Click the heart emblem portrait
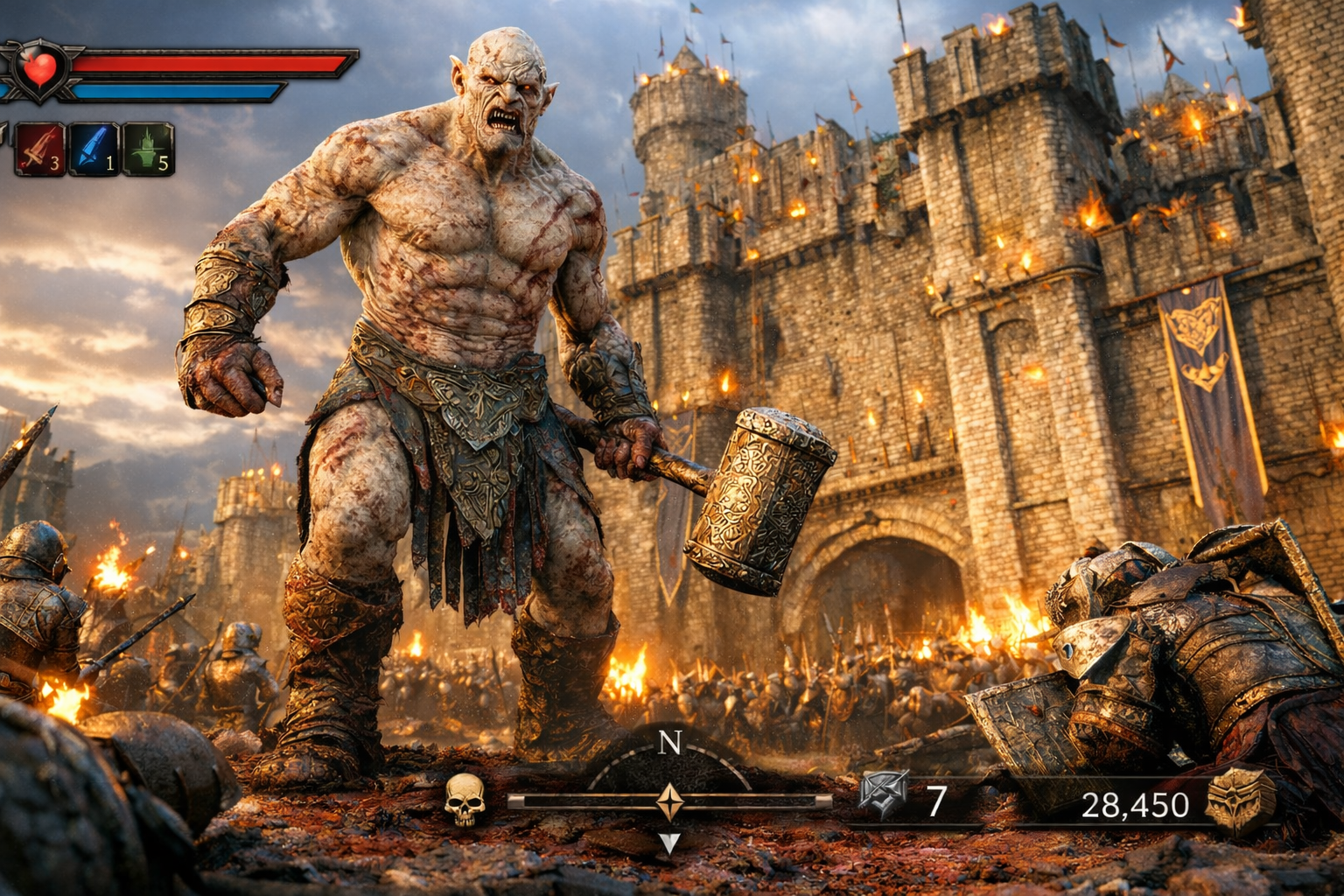 (x=39, y=68)
